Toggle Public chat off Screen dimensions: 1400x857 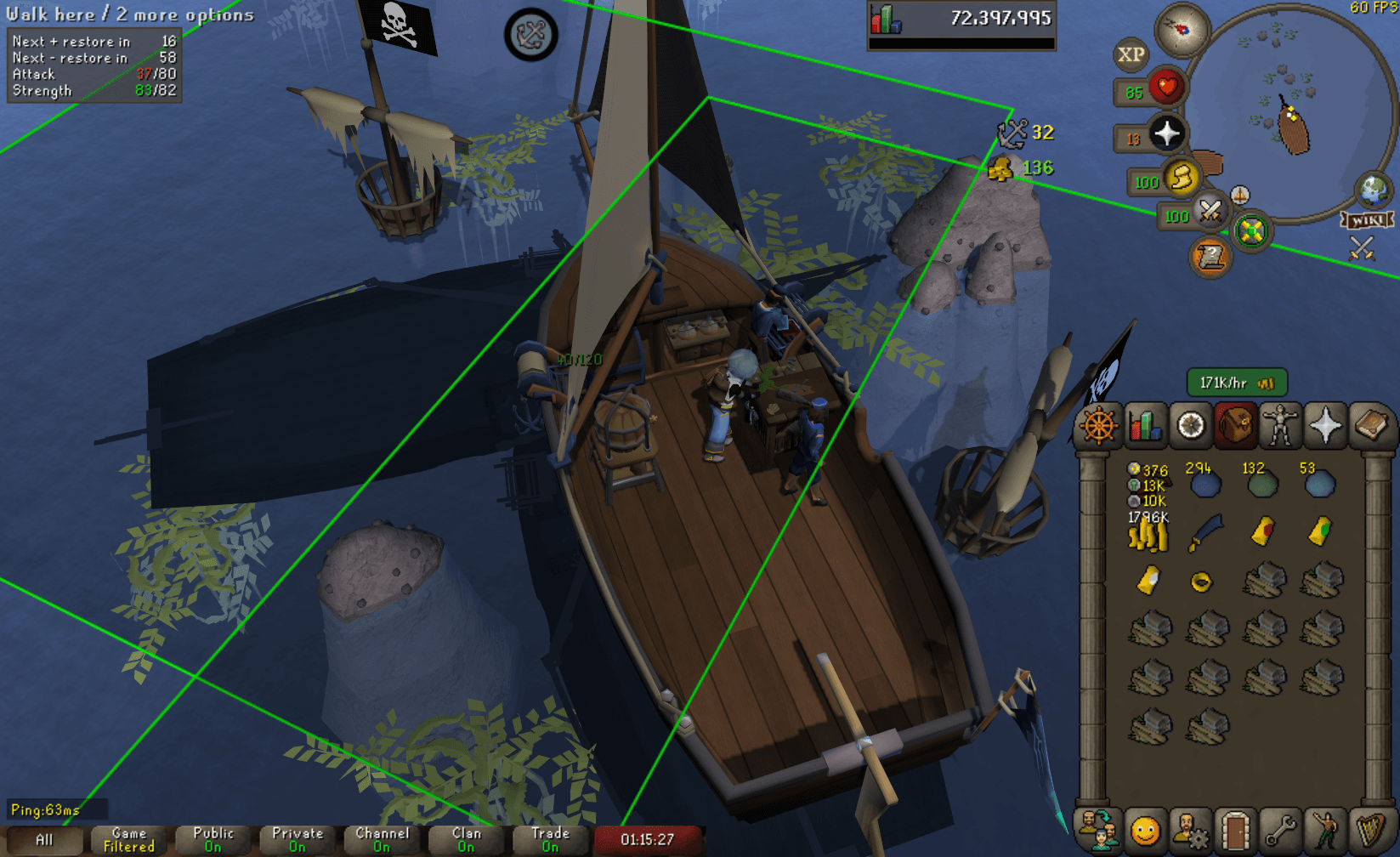(x=213, y=838)
